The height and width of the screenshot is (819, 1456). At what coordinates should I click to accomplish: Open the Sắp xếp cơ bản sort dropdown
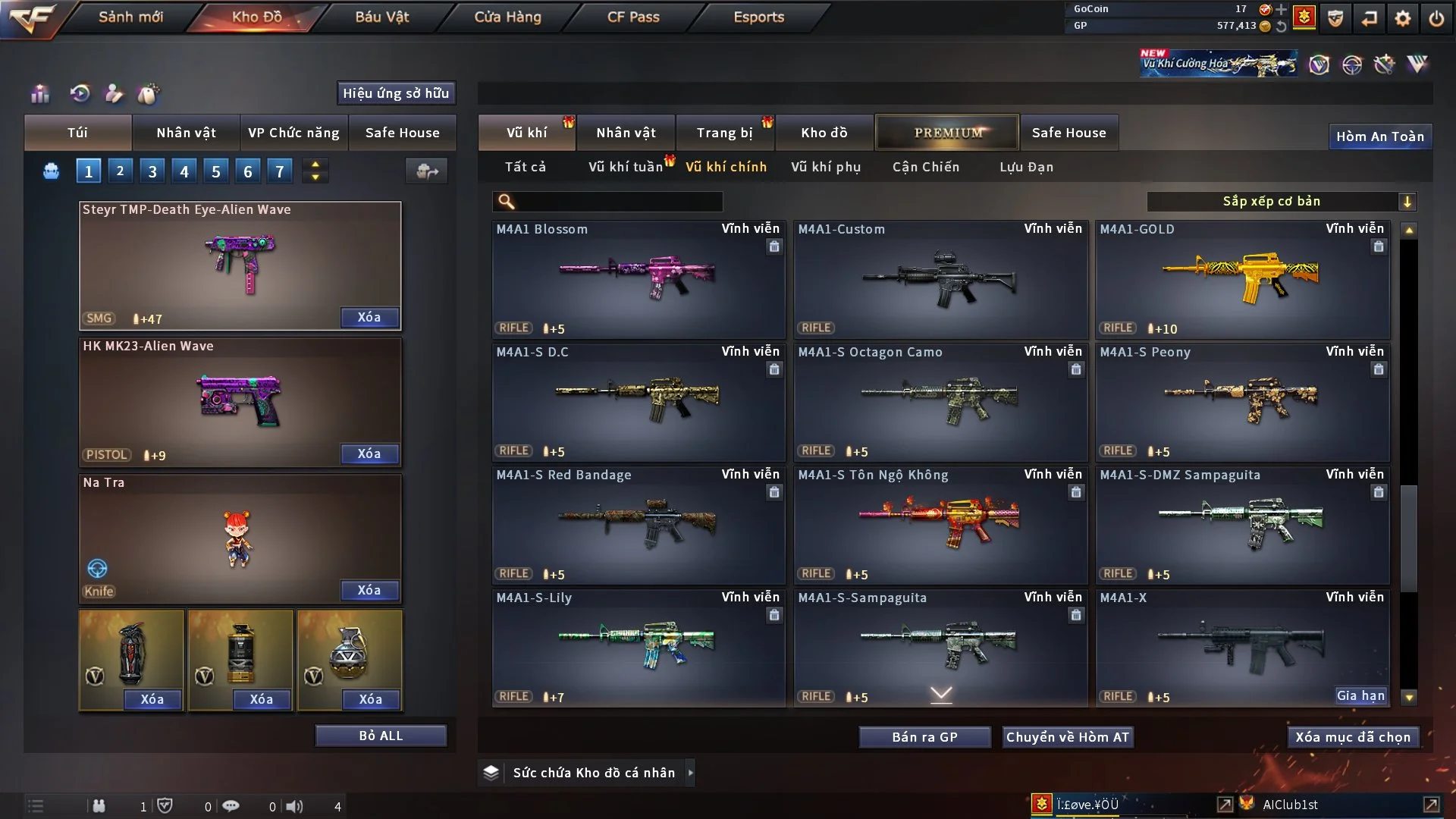pos(1281,201)
